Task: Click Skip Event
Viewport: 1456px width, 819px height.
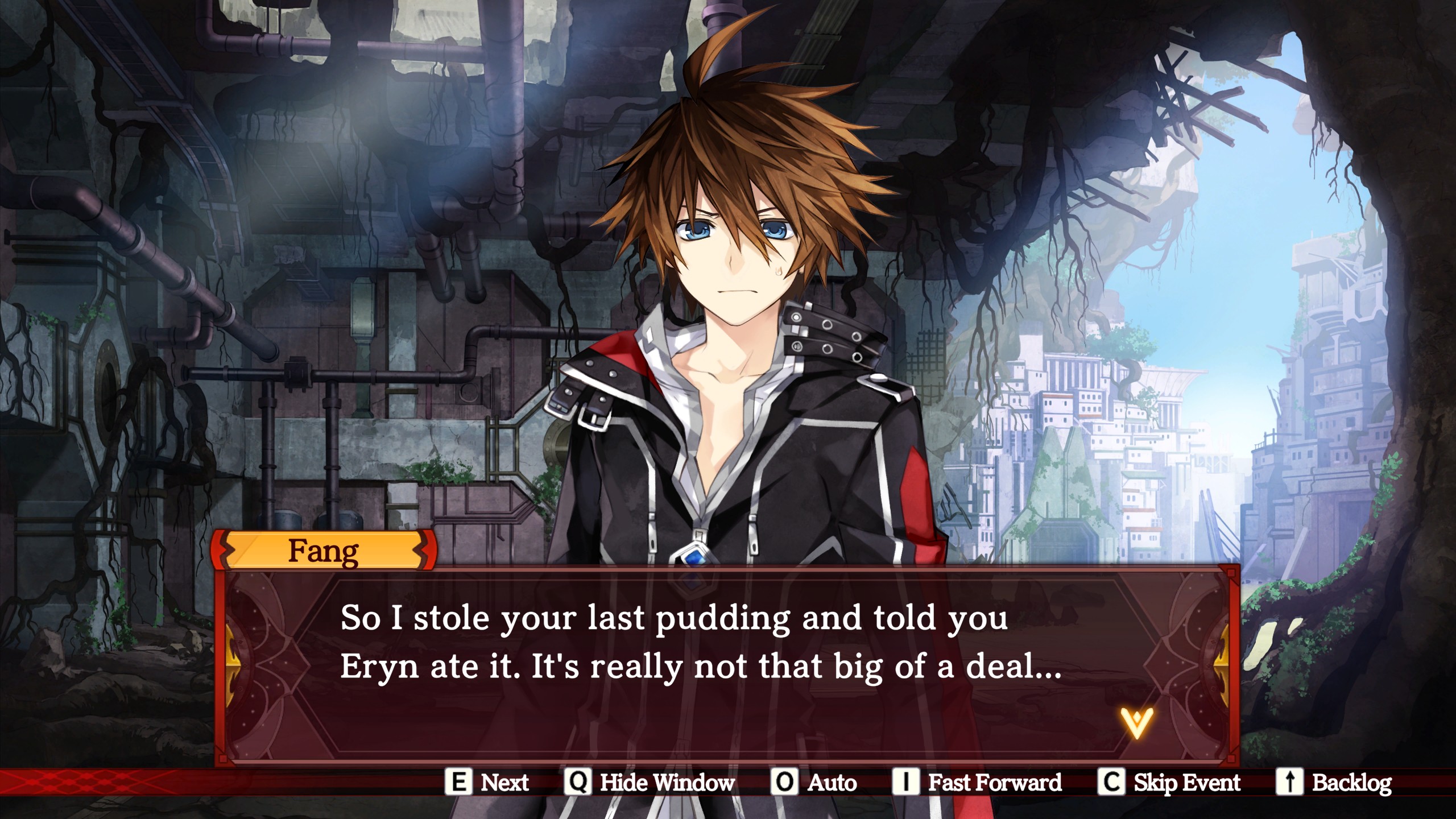Action: click(1169, 783)
